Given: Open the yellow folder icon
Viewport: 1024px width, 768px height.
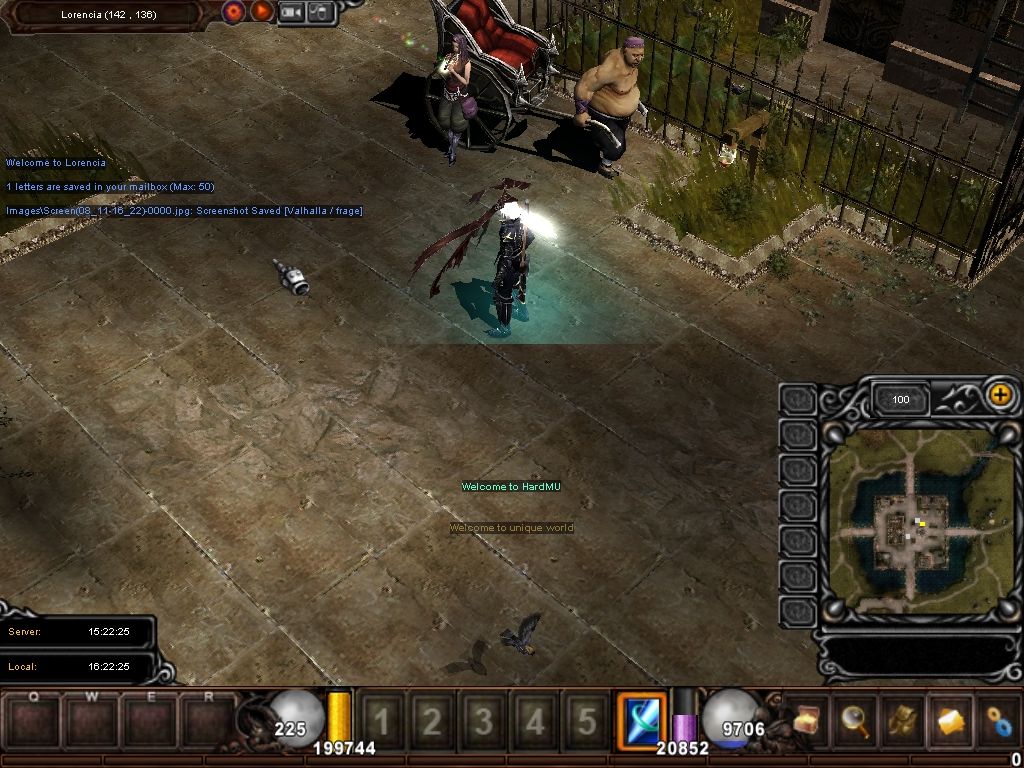Looking at the screenshot, I should click(951, 720).
